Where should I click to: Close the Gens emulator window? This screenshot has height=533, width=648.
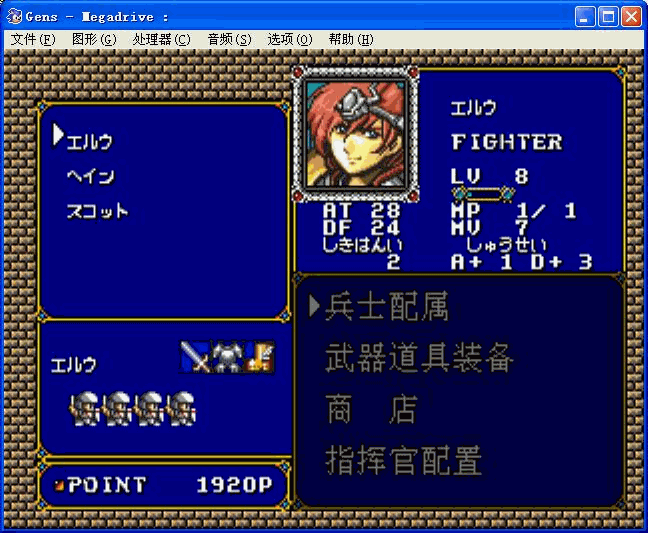[631, 16]
